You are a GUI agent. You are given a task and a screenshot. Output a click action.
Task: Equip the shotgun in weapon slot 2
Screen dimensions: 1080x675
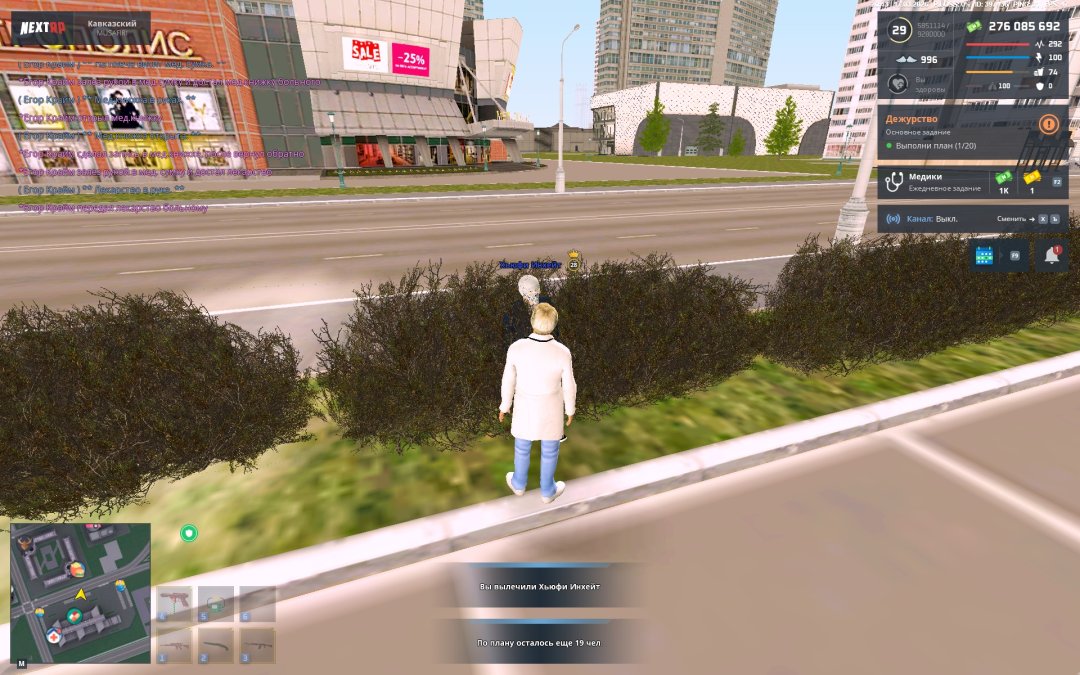[x=215, y=645]
